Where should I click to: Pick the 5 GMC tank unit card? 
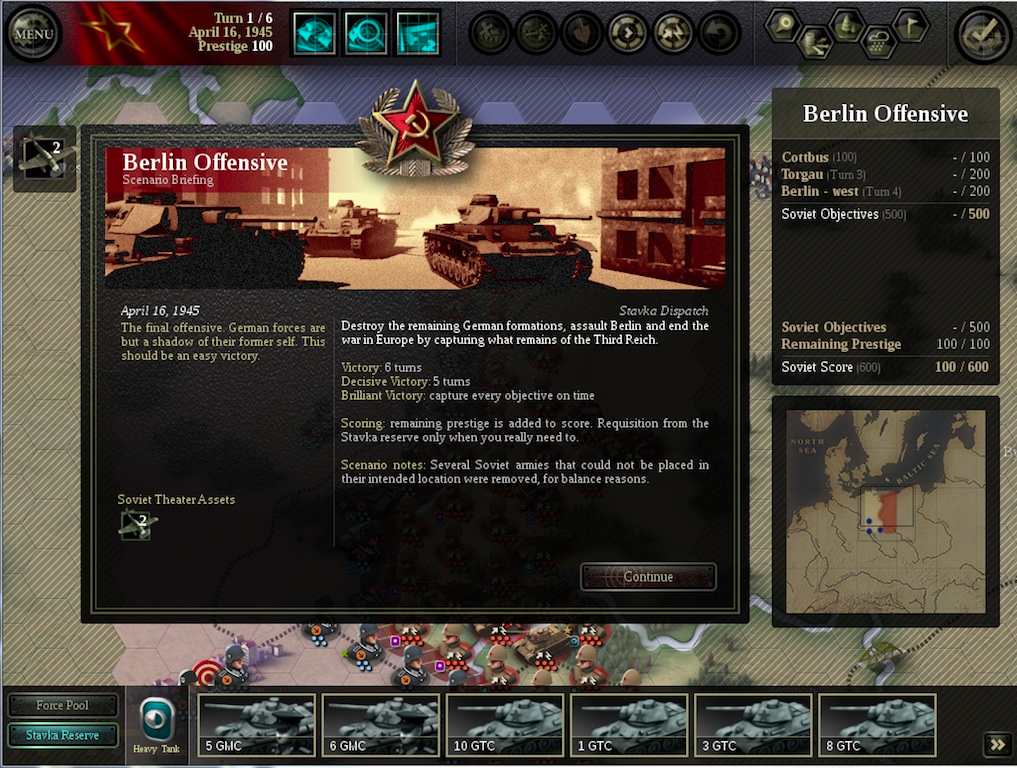point(258,725)
